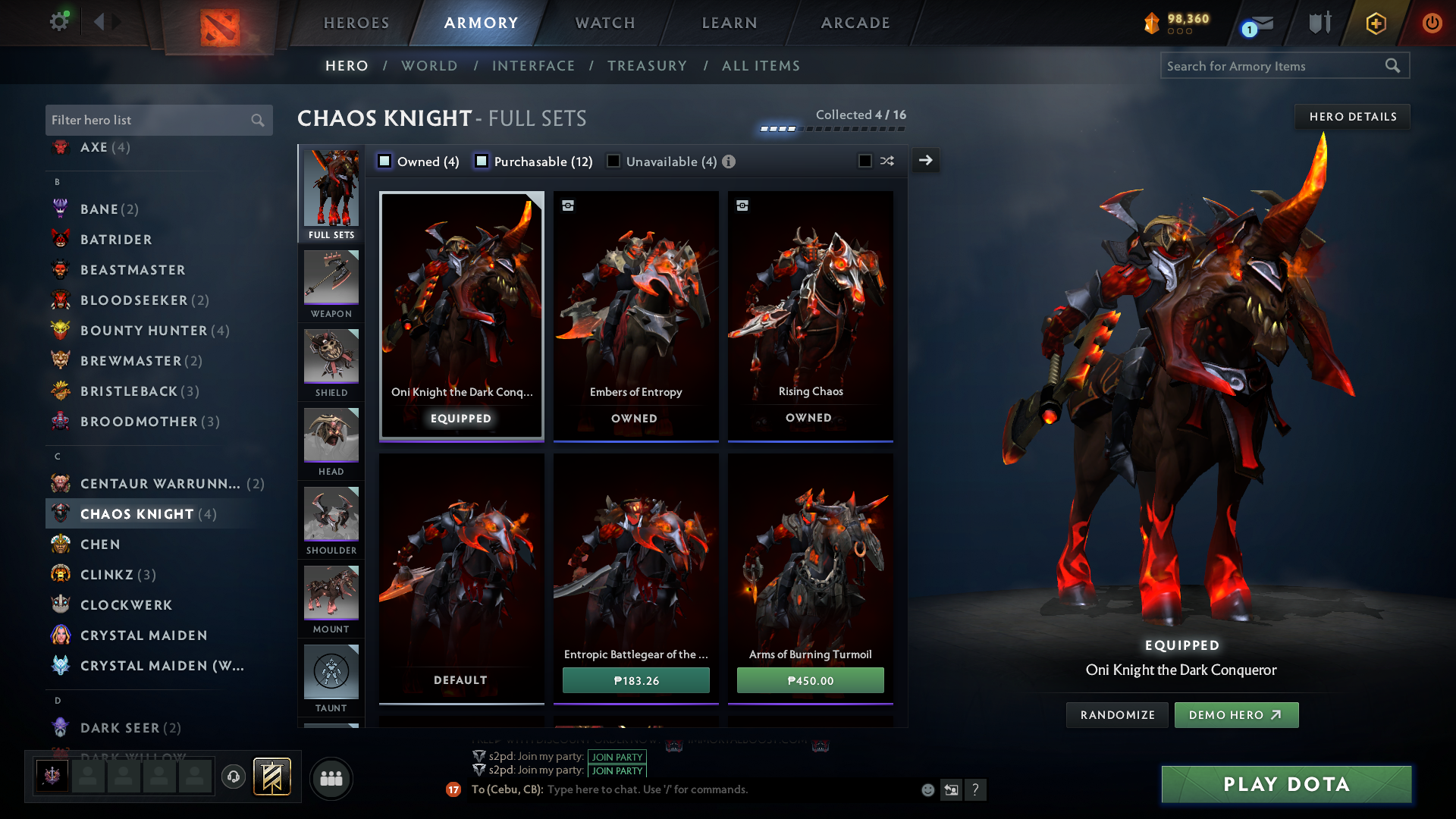This screenshot has height=819, width=1456.
Task: Switch to the Heroes tab
Action: (356, 23)
